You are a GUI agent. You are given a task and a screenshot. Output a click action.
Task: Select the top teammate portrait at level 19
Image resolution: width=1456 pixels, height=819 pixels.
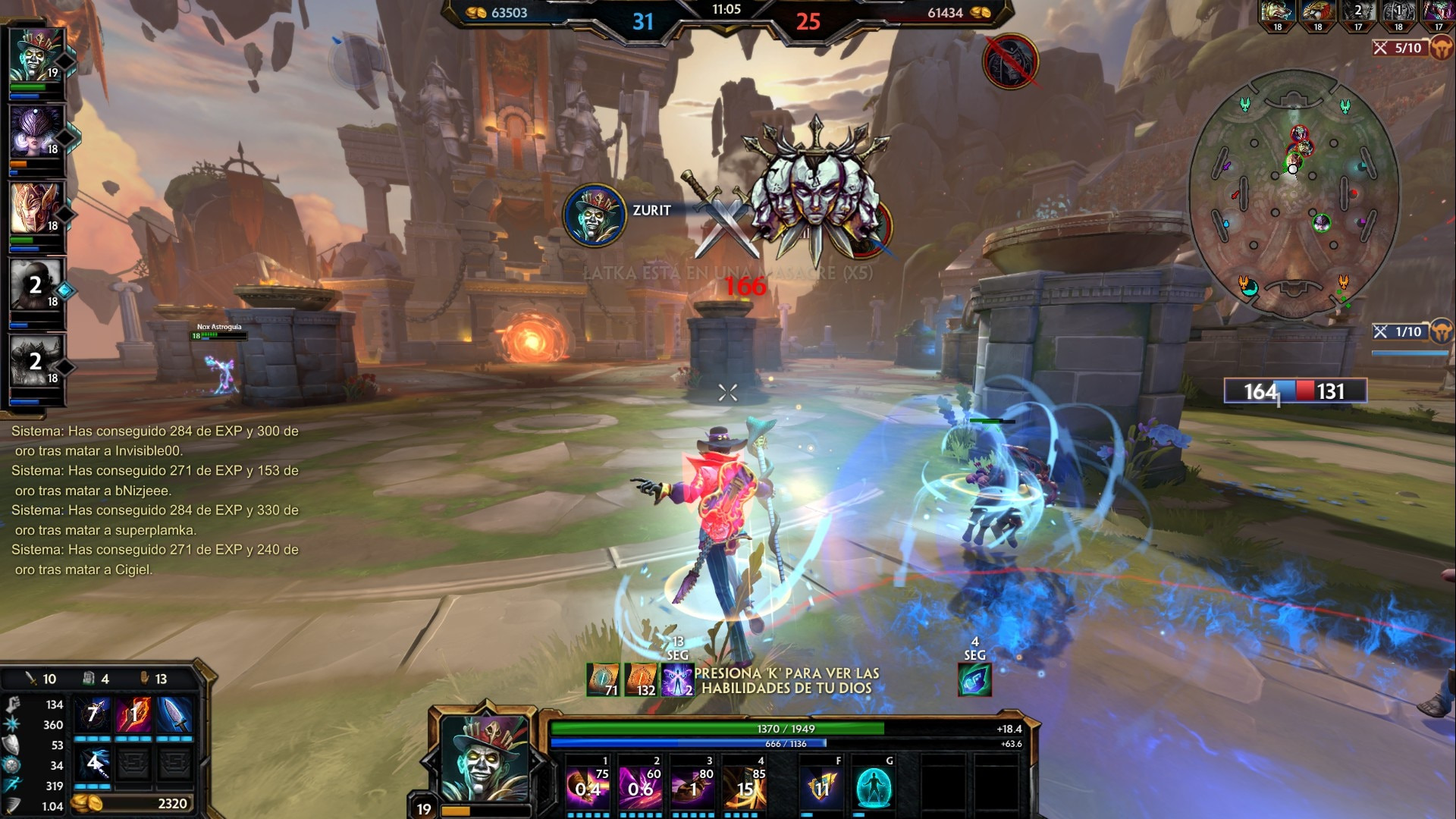coord(36,55)
